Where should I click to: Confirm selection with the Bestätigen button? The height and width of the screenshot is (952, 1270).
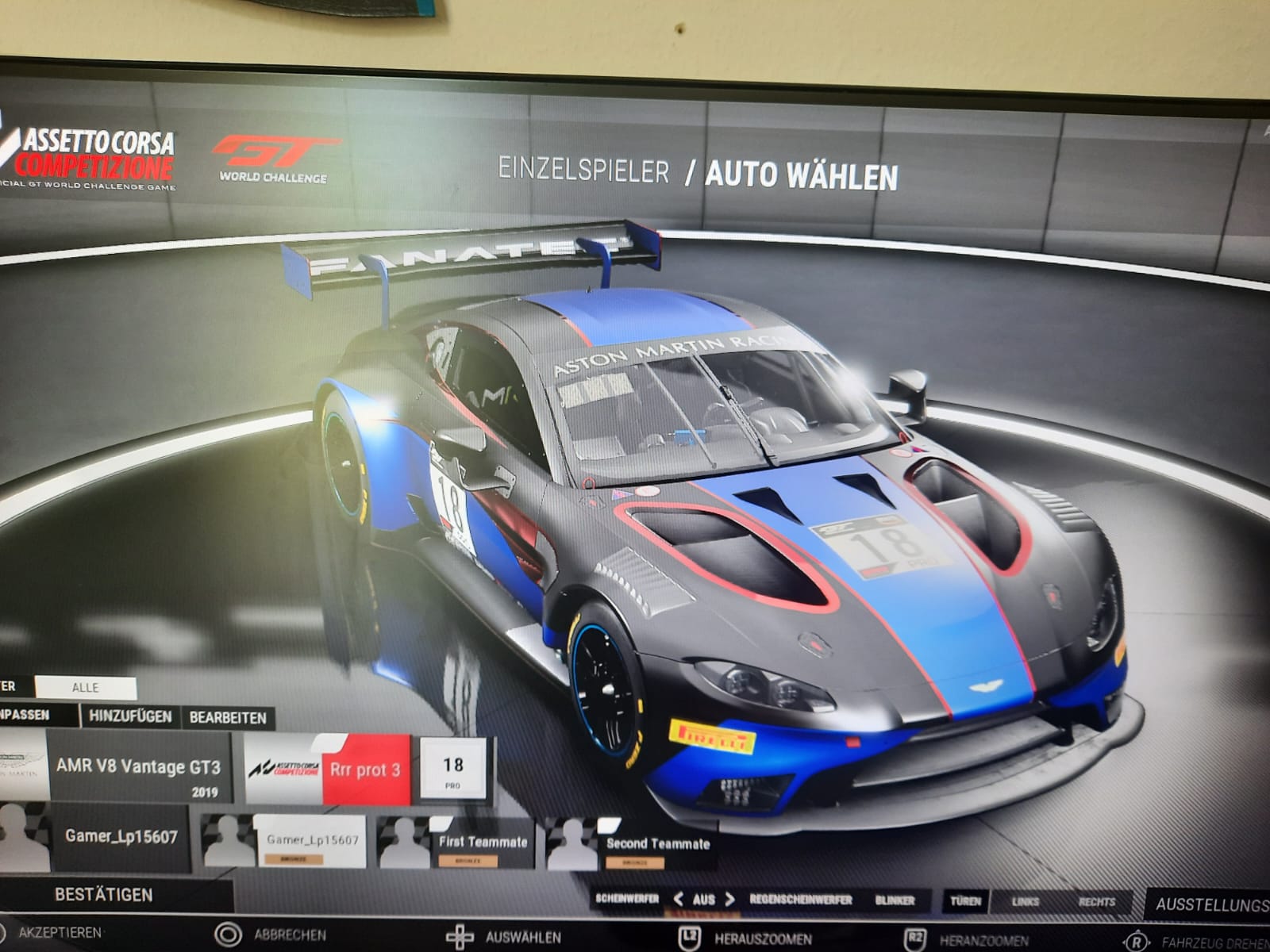coord(104,894)
